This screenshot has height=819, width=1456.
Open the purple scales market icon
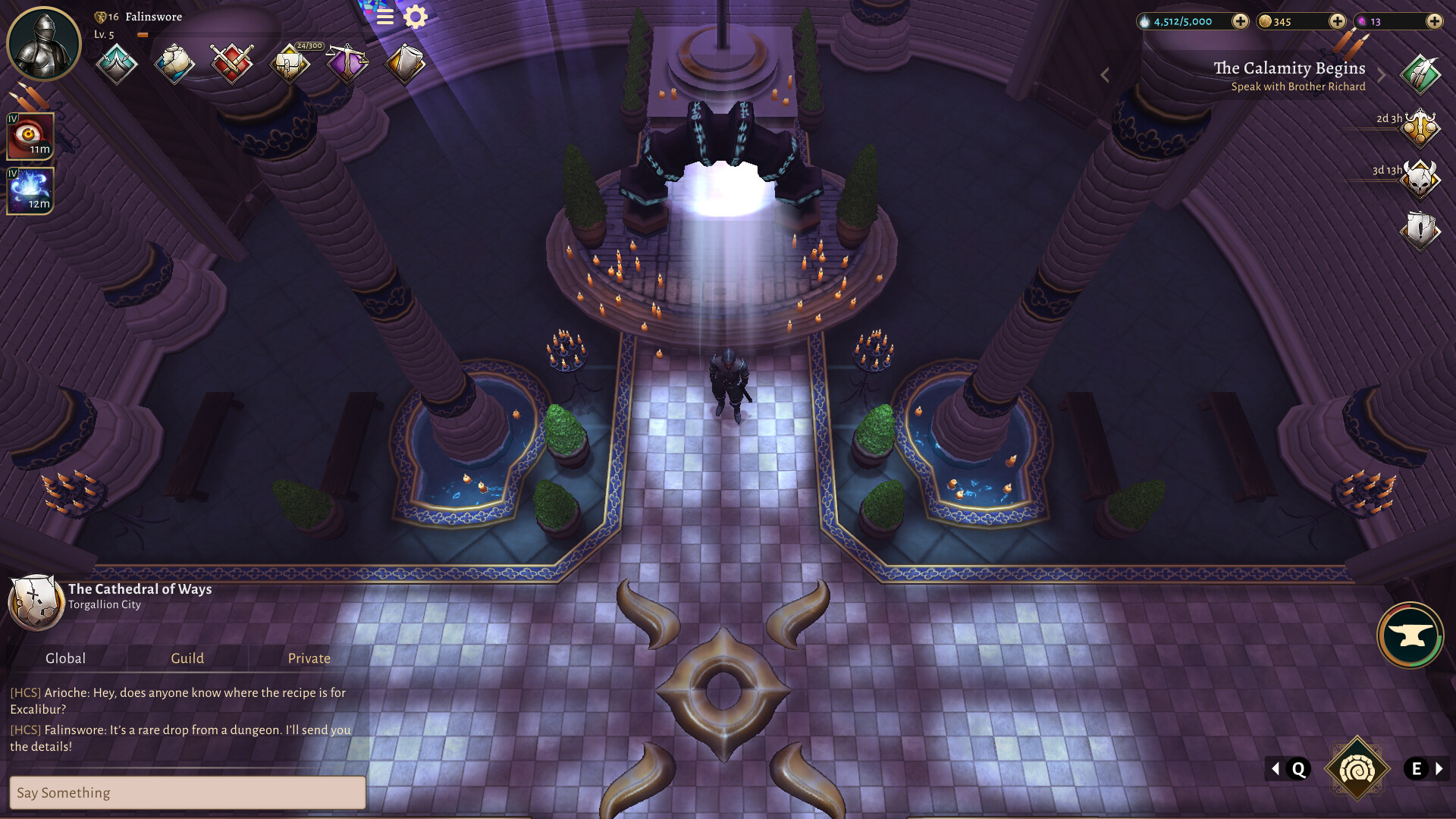coord(347,63)
